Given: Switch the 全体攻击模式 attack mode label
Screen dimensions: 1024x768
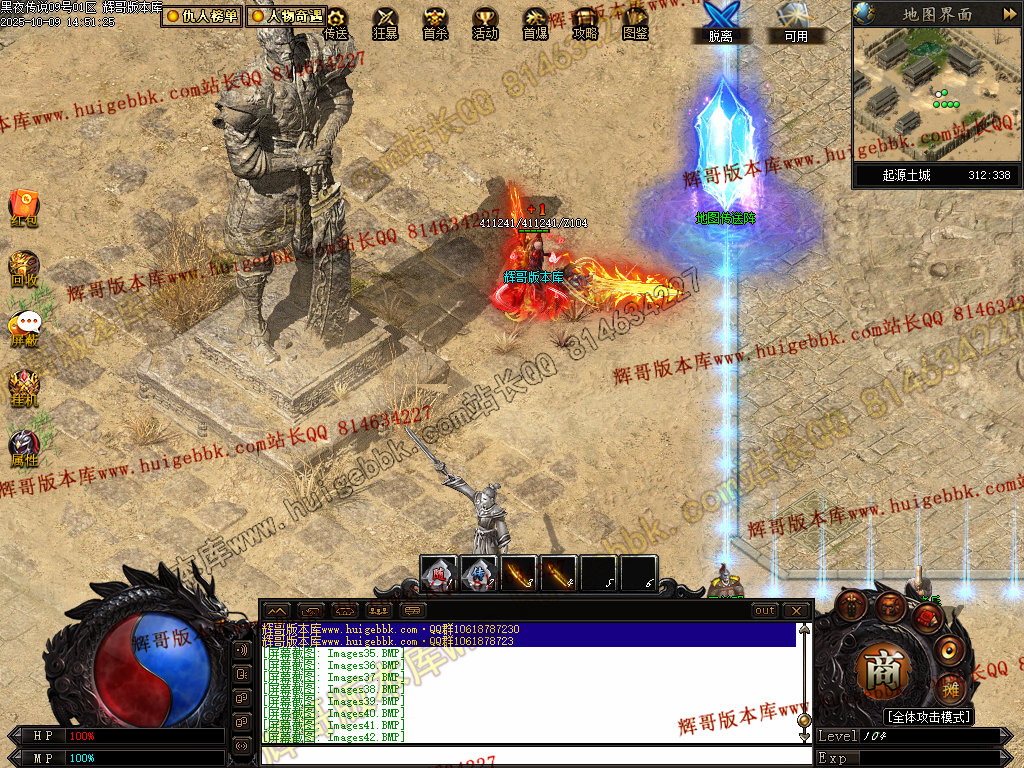Looking at the screenshot, I should [928, 717].
